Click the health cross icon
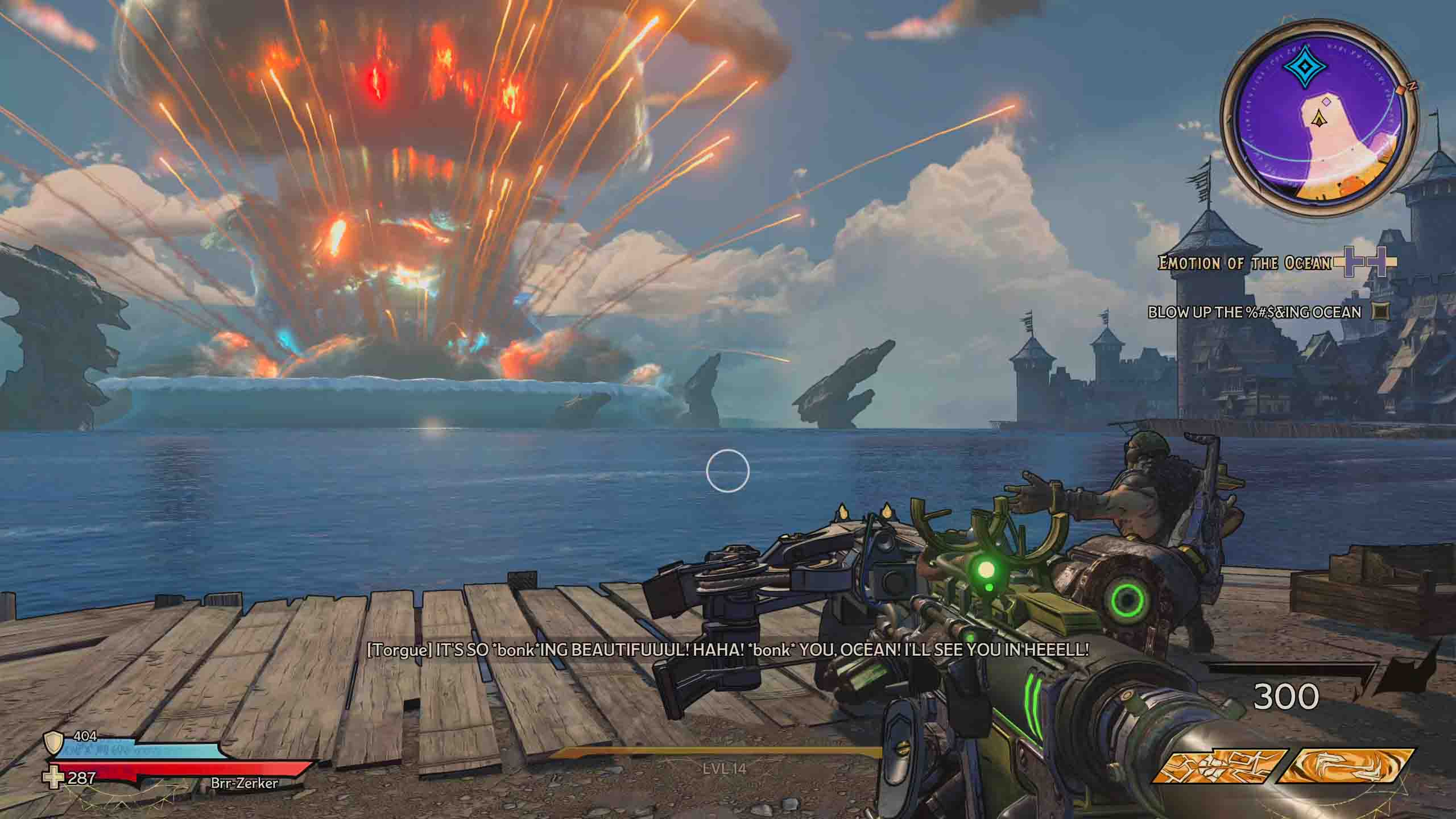 tap(55, 779)
